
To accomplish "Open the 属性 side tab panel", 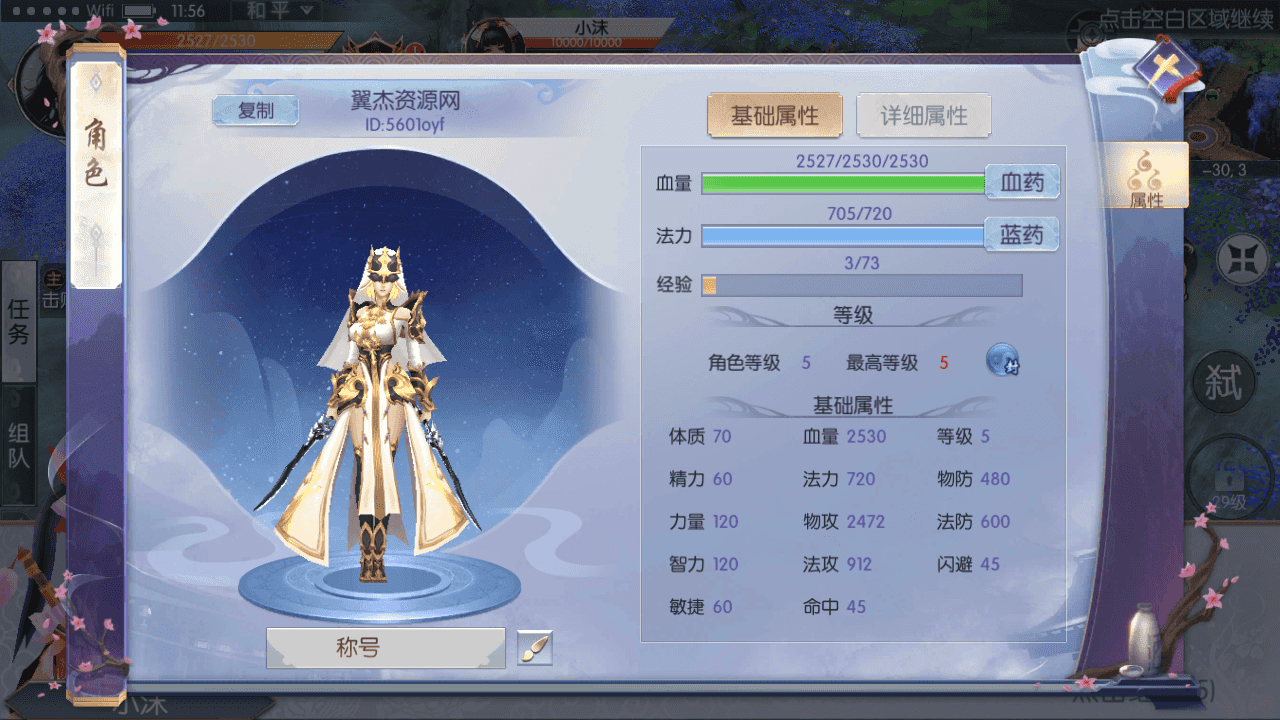I will click(1146, 176).
